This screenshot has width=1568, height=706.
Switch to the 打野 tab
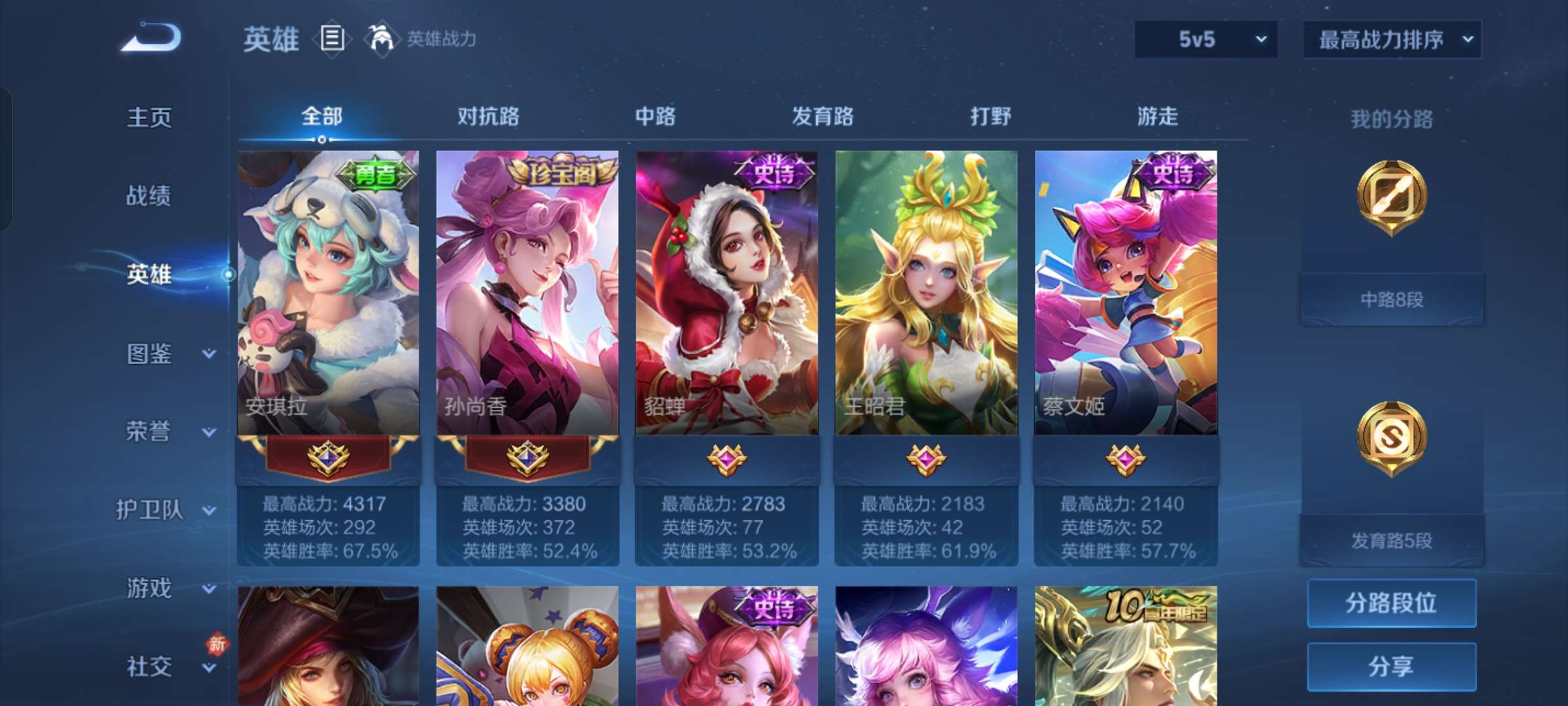click(x=988, y=116)
